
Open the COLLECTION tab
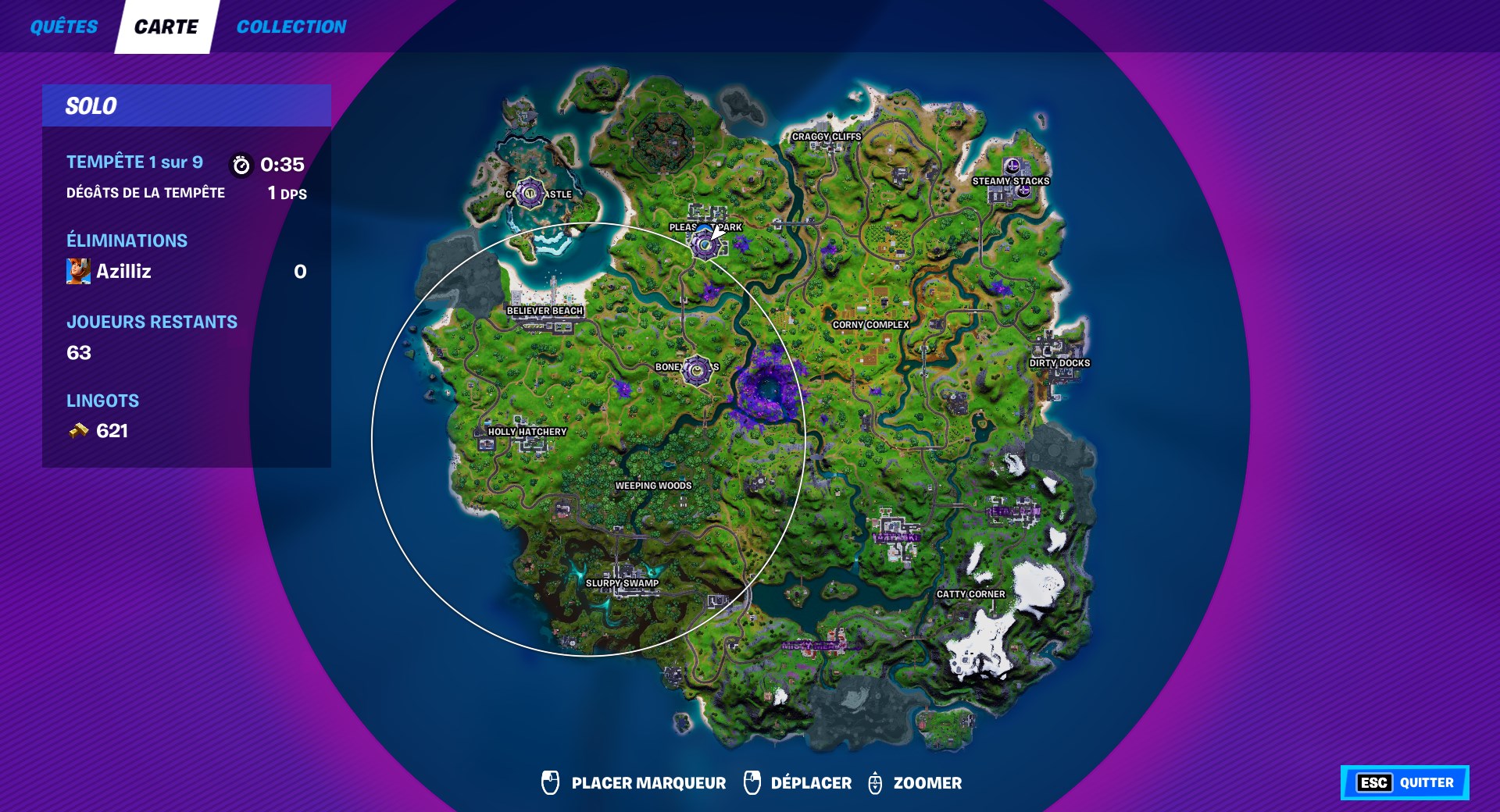click(x=291, y=26)
